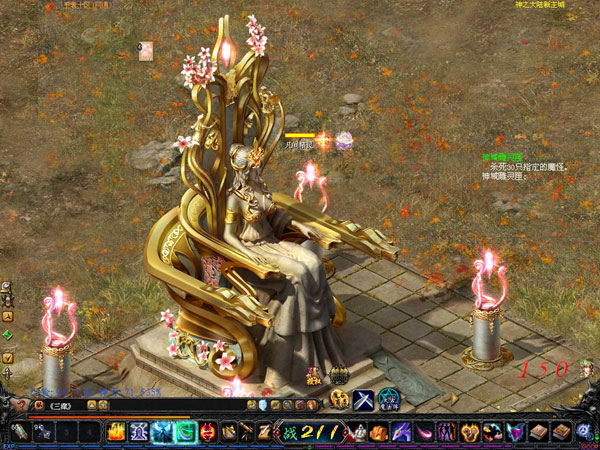Click the red question mark help button
This screenshot has width=600, height=450.
(22, 405)
